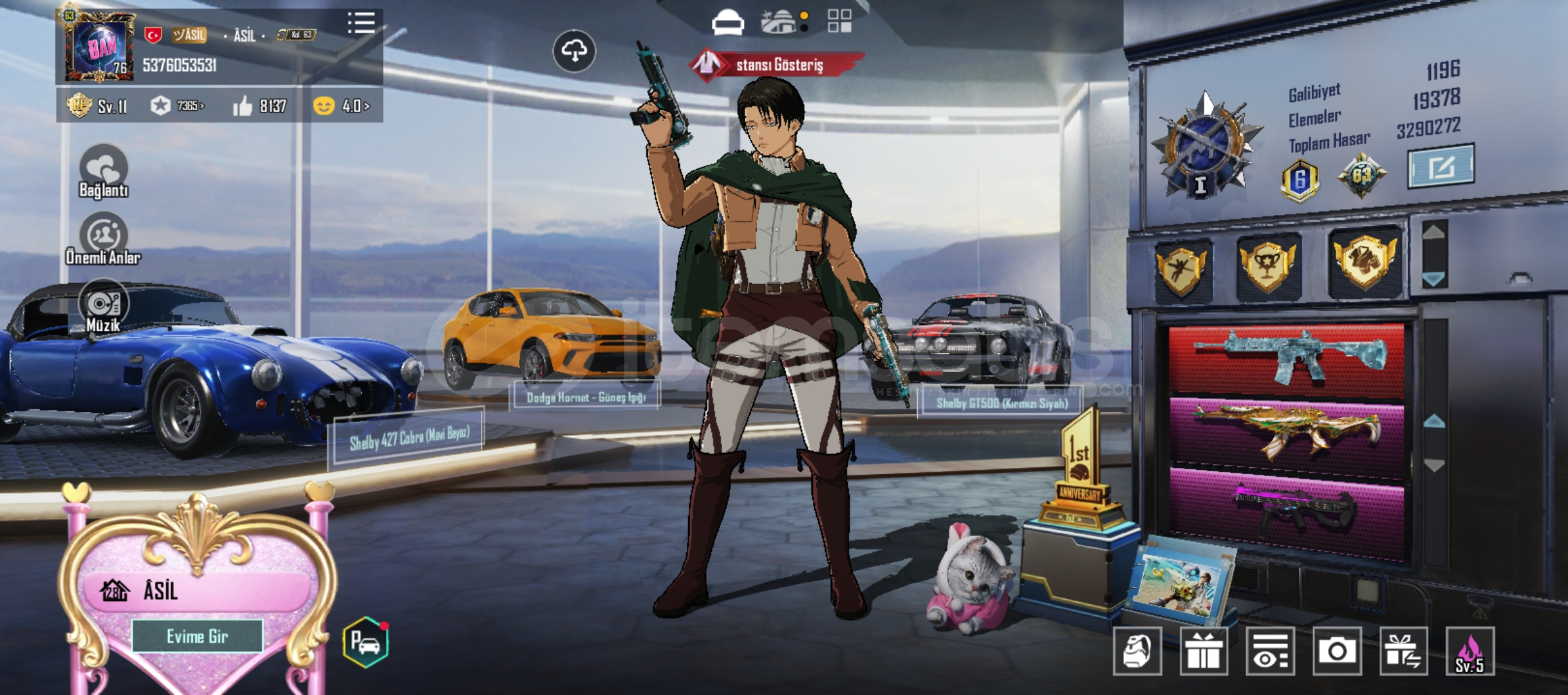This screenshot has width=1568, height=695.
Task: Click the cloud download button
Action: click(574, 51)
